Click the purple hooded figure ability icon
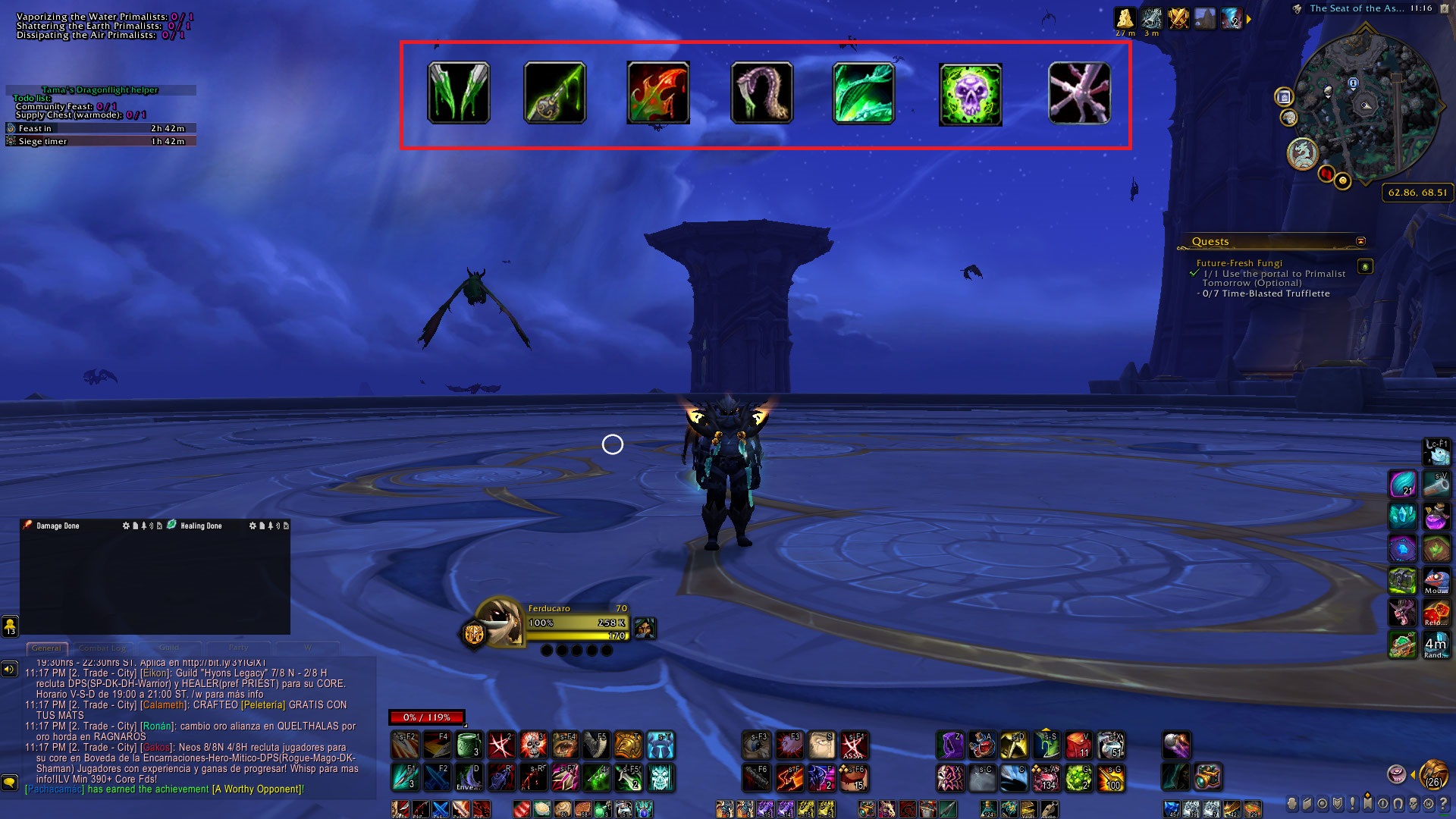The width and height of the screenshot is (1456, 819). pos(950,745)
